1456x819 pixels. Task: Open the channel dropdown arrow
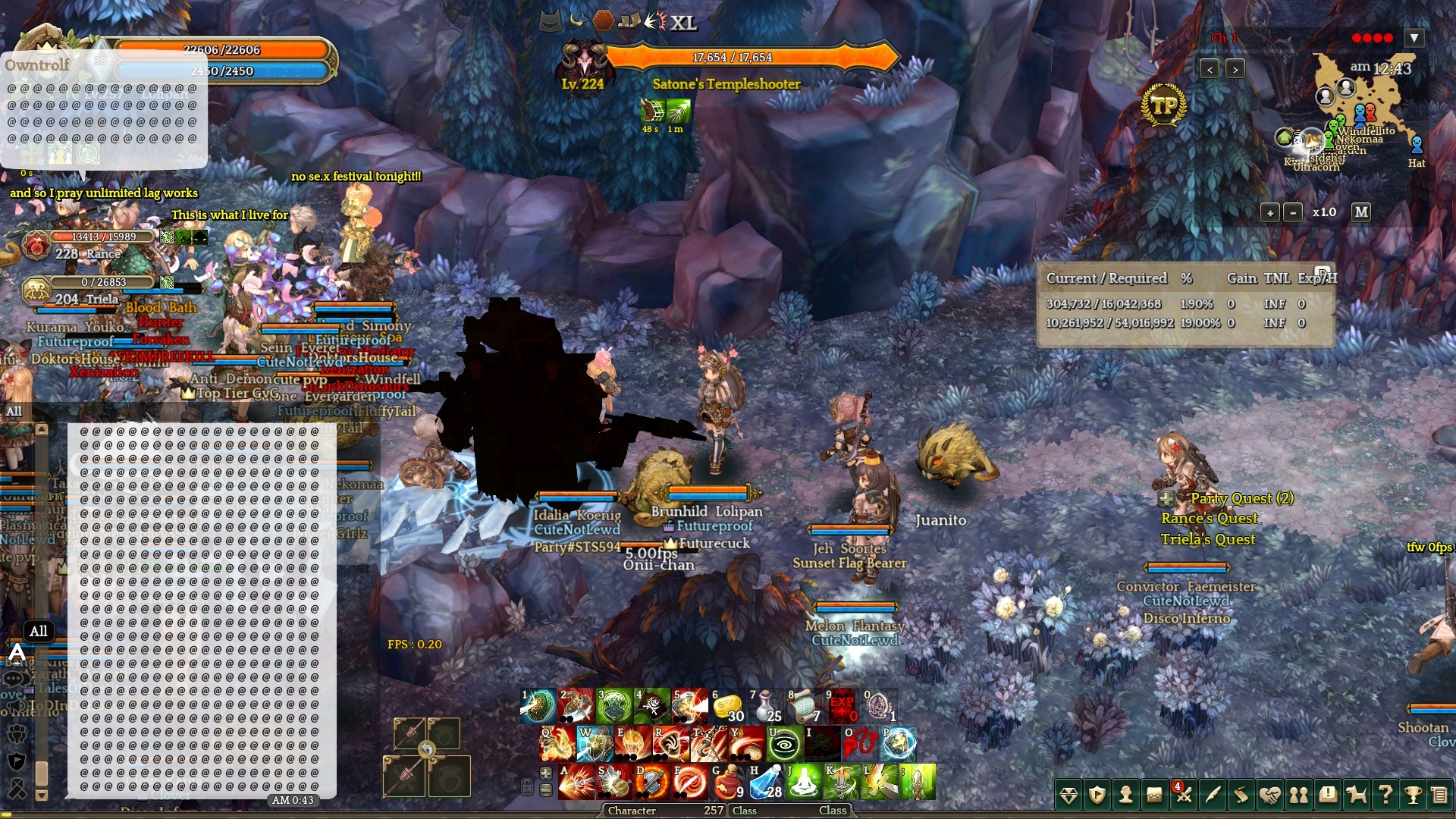pyautogui.click(x=1414, y=38)
